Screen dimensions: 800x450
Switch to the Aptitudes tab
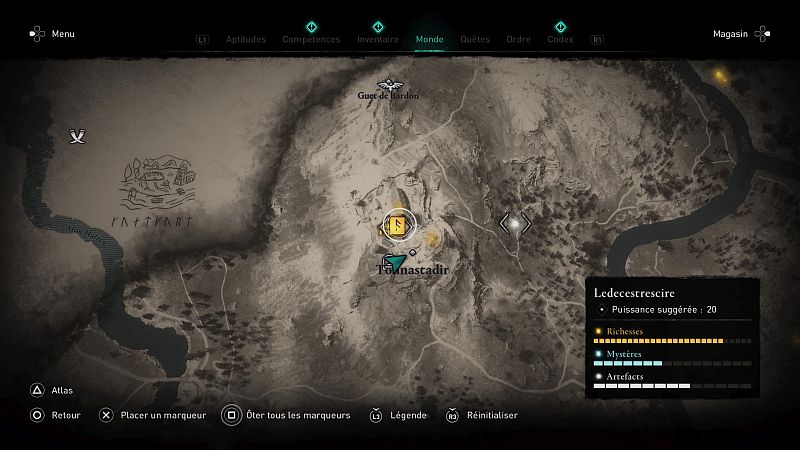[246, 40]
